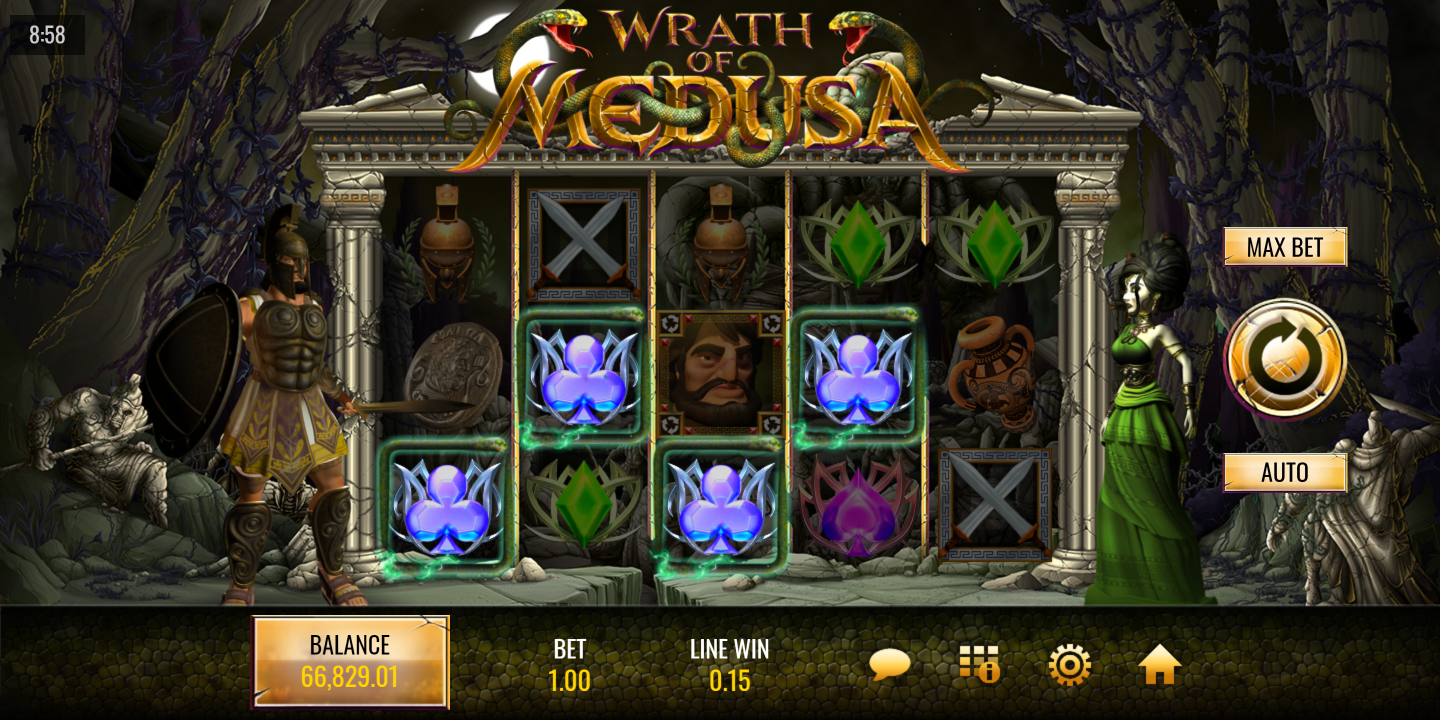1440x720 pixels.
Task: Spin the reels with the round arrow button
Action: (x=1285, y=359)
